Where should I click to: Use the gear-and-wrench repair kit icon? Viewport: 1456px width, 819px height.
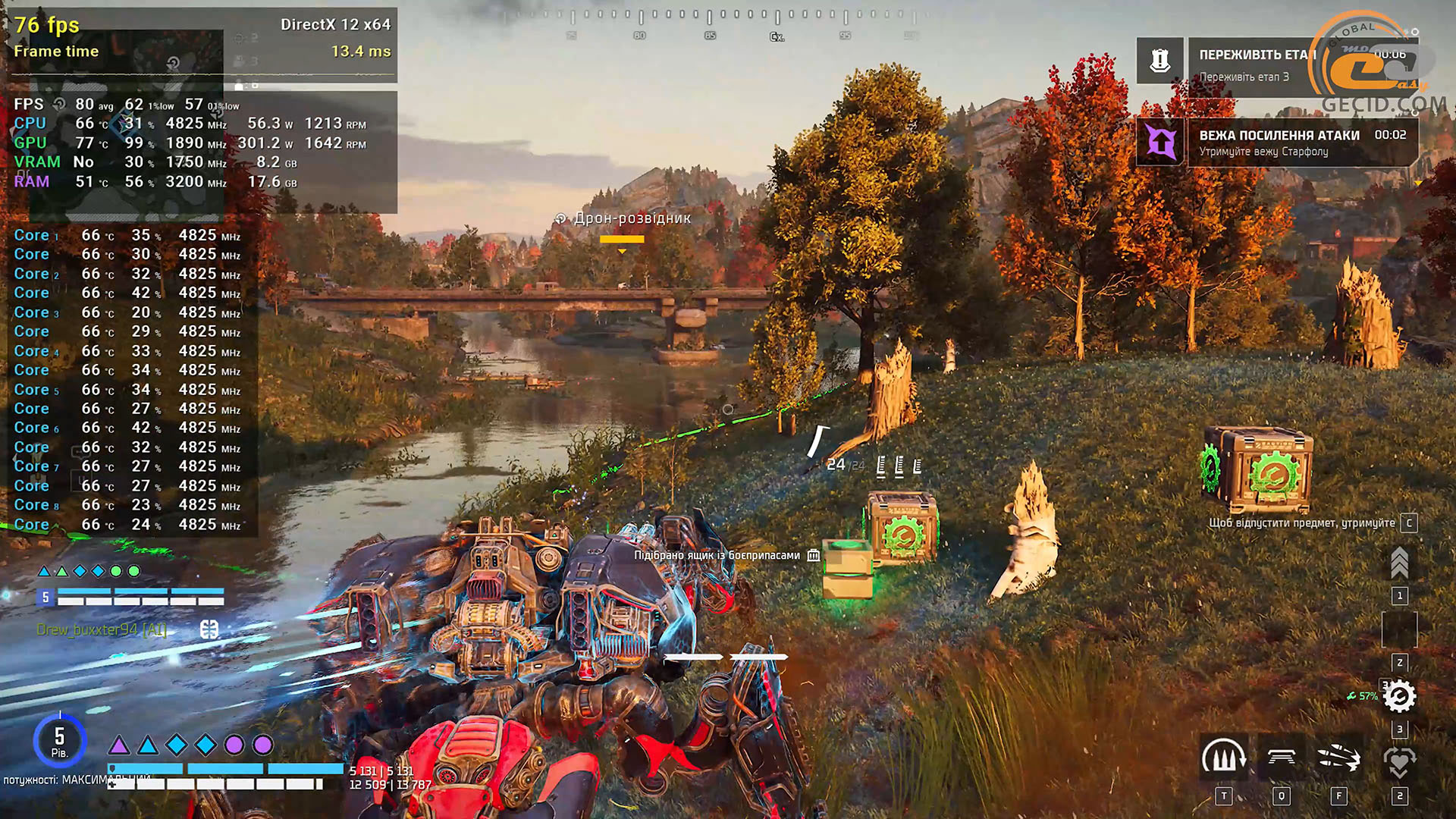(1399, 696)
